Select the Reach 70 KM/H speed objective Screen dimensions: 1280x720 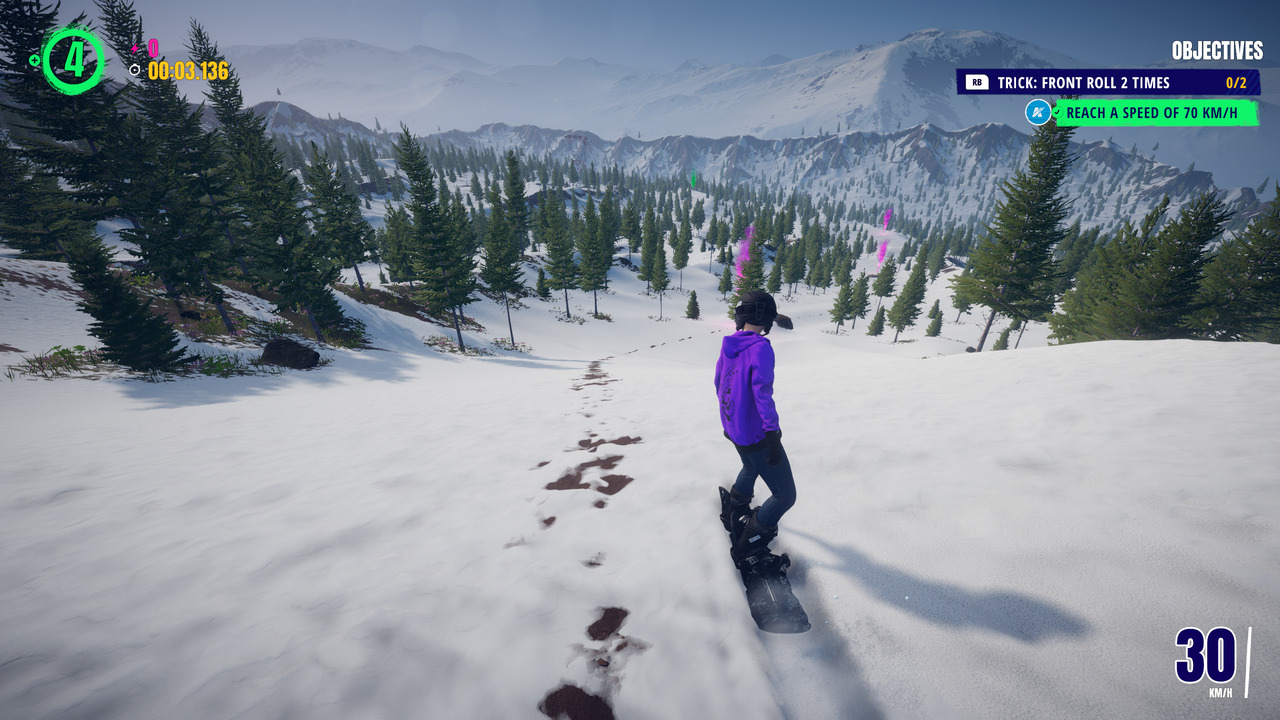(x=1156, y=113)
